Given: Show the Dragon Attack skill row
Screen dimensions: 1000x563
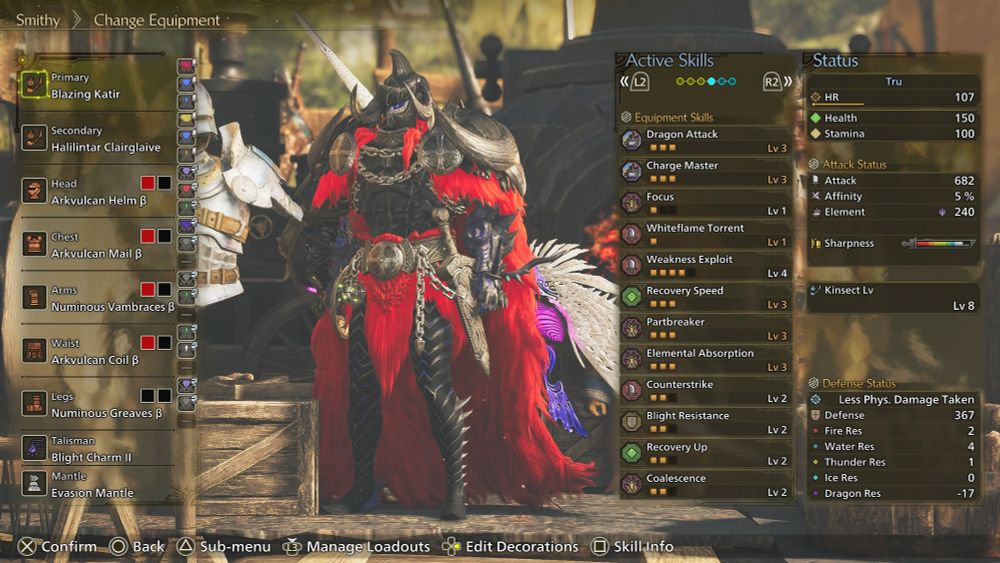Looking at the screenshot, I should click(x=705, y=140).
